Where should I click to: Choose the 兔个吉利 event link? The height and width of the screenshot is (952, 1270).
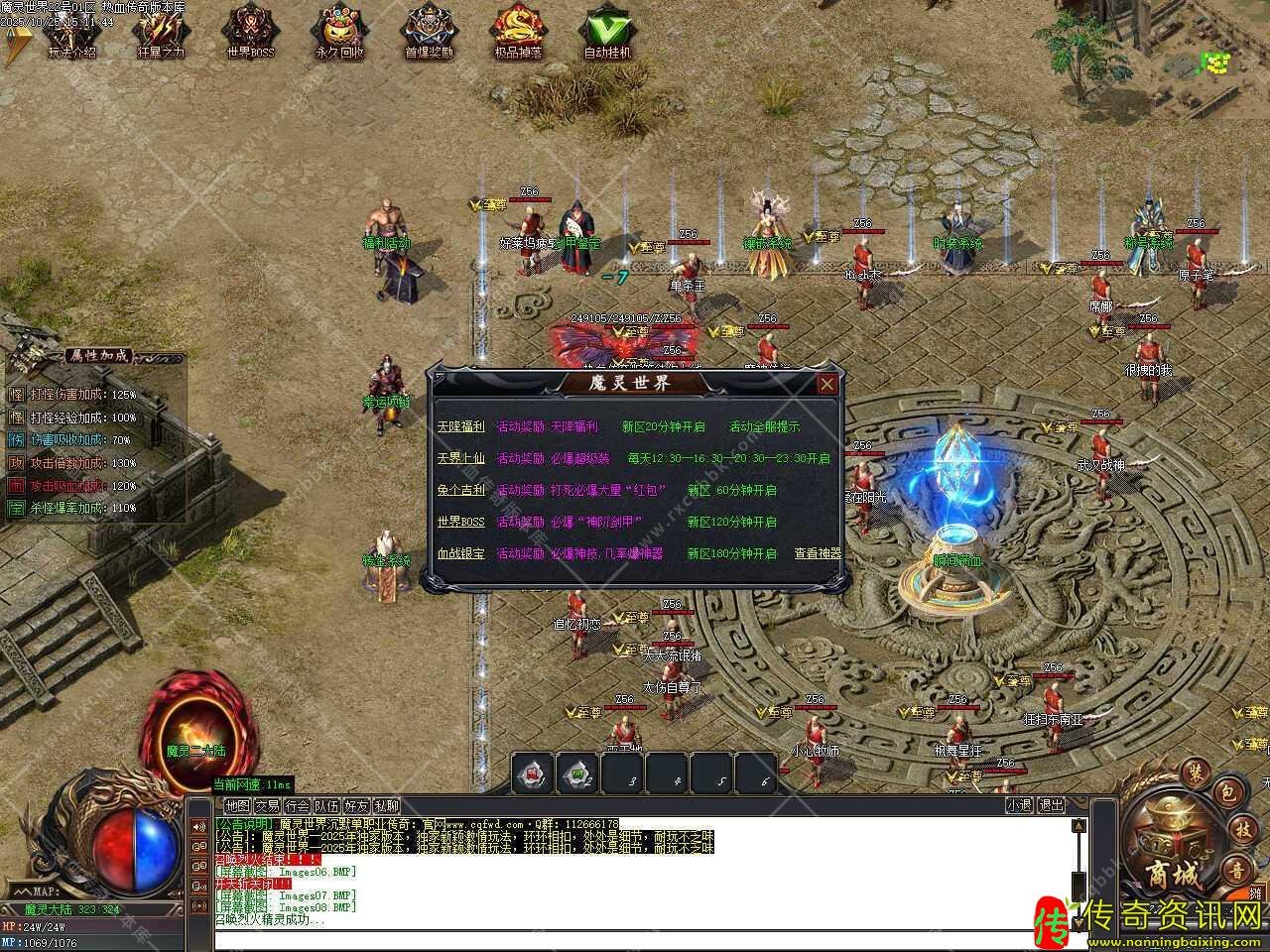(460, 490)
